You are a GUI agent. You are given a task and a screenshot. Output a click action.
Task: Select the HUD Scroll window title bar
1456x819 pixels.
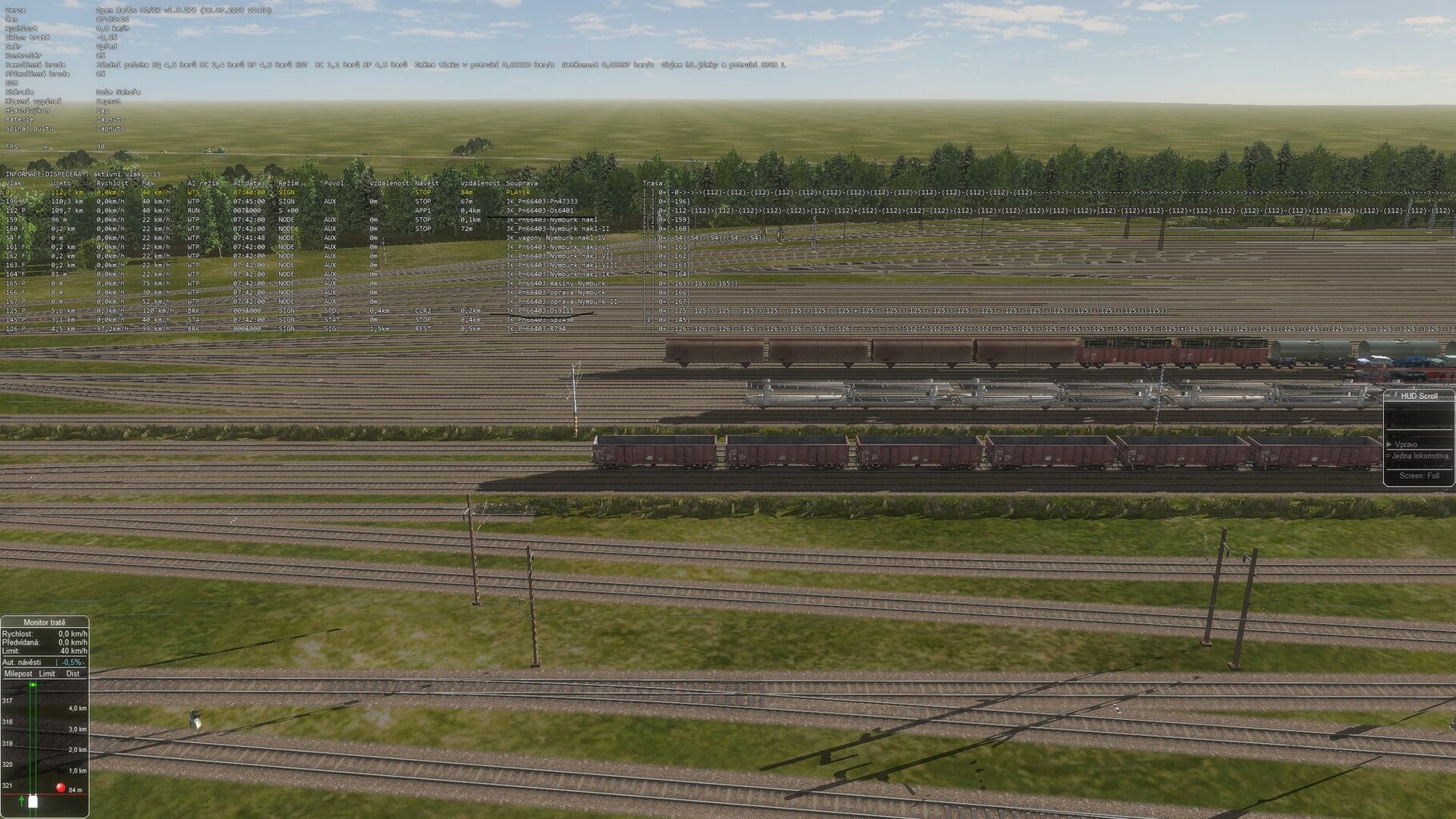[x=1419, y=396]
